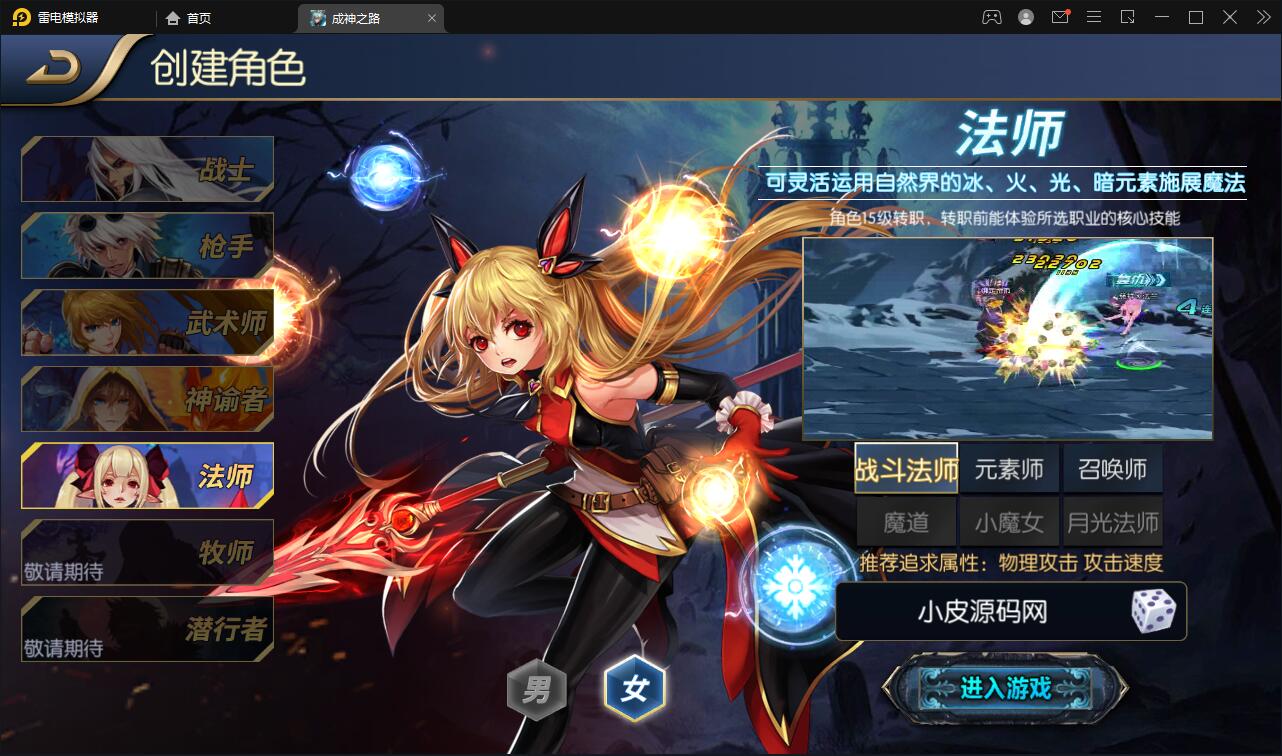Choose the 枪手 class in the sidebar
This screenshot has height=756, width=1282.
(147, 245)
